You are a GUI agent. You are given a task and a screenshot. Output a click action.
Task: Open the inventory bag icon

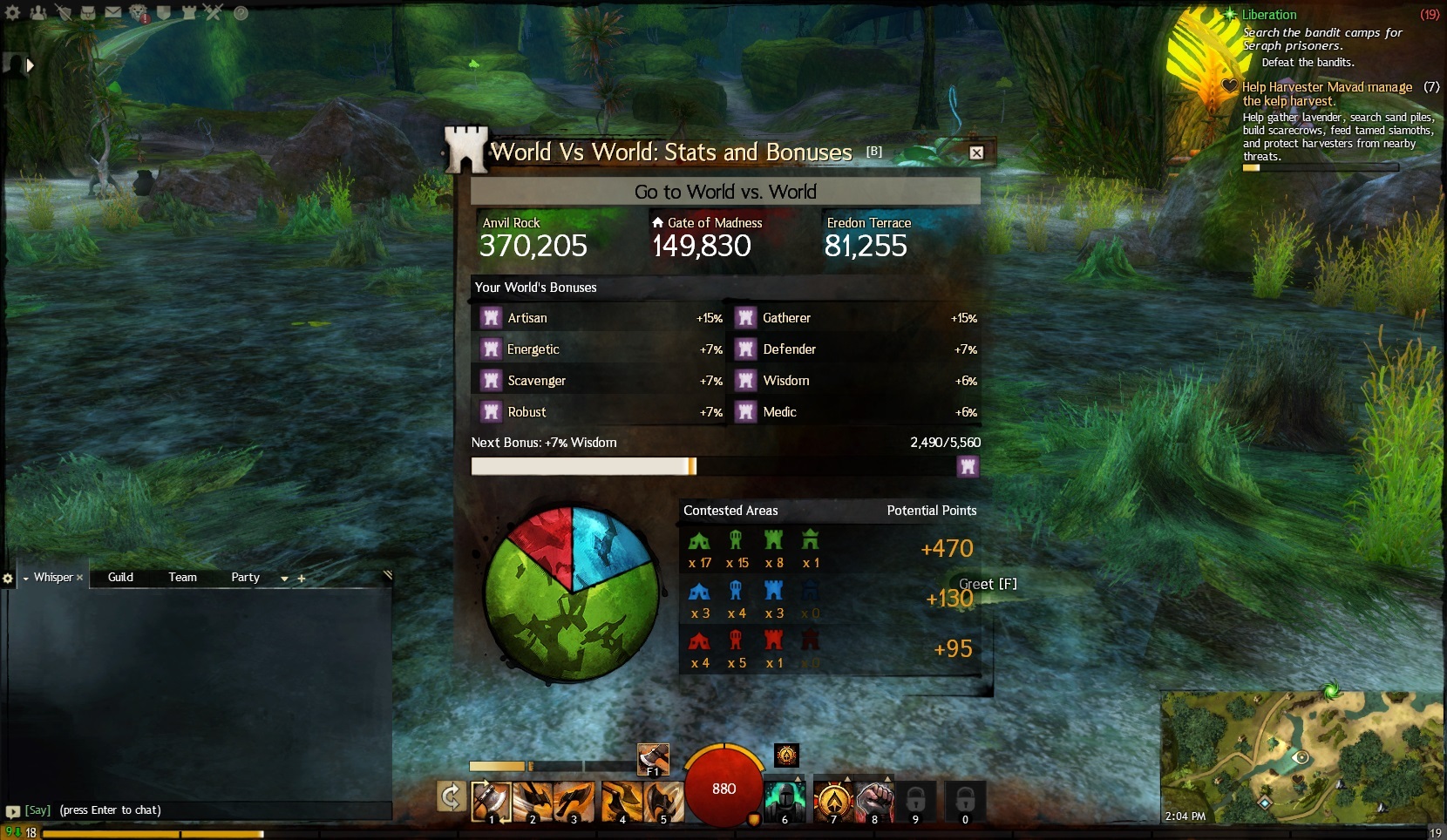88,12
